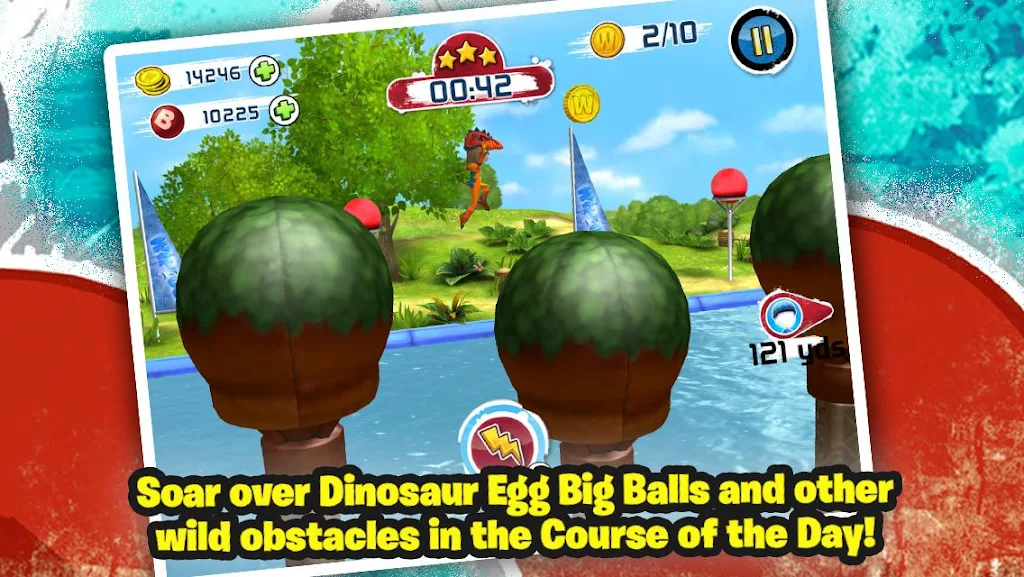
Task: Add more gold coins with the plus button
Action: pos(265,72)
